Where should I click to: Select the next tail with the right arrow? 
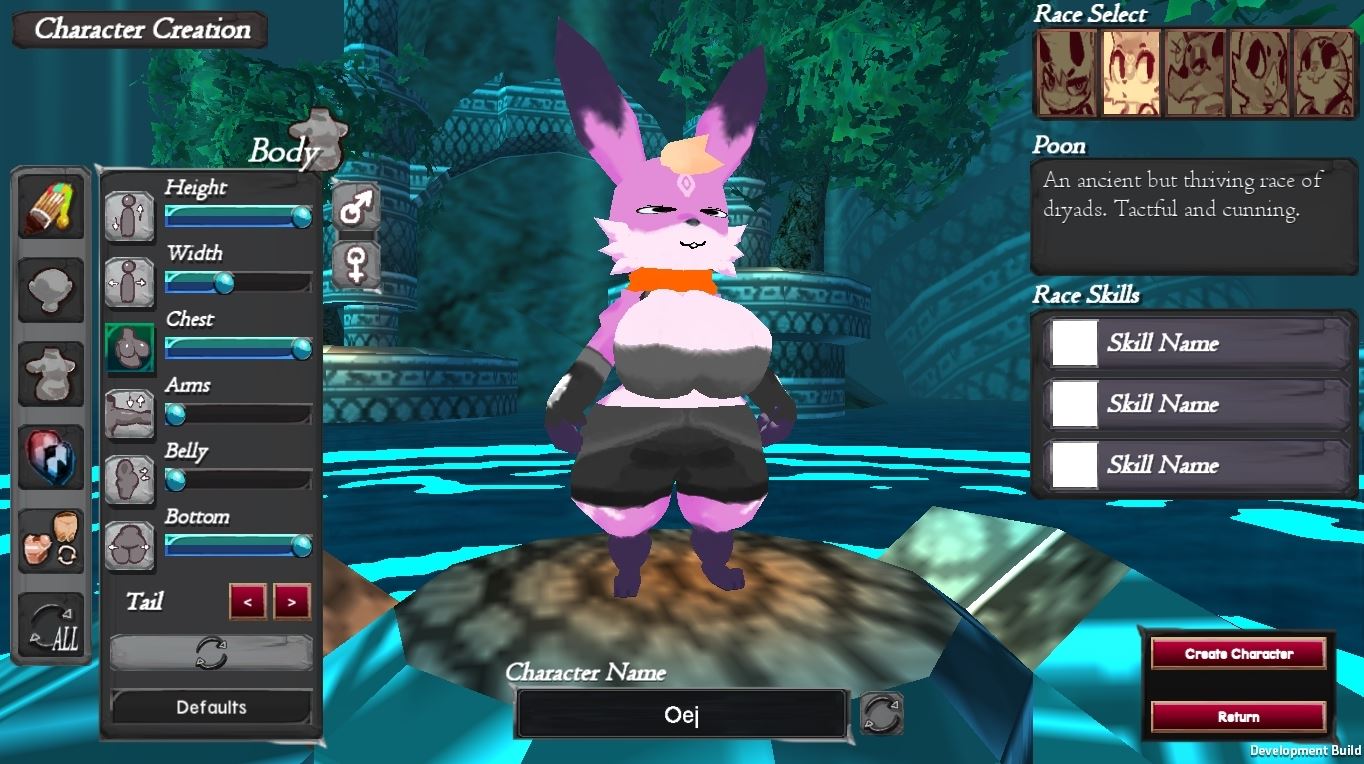point(291,602)
